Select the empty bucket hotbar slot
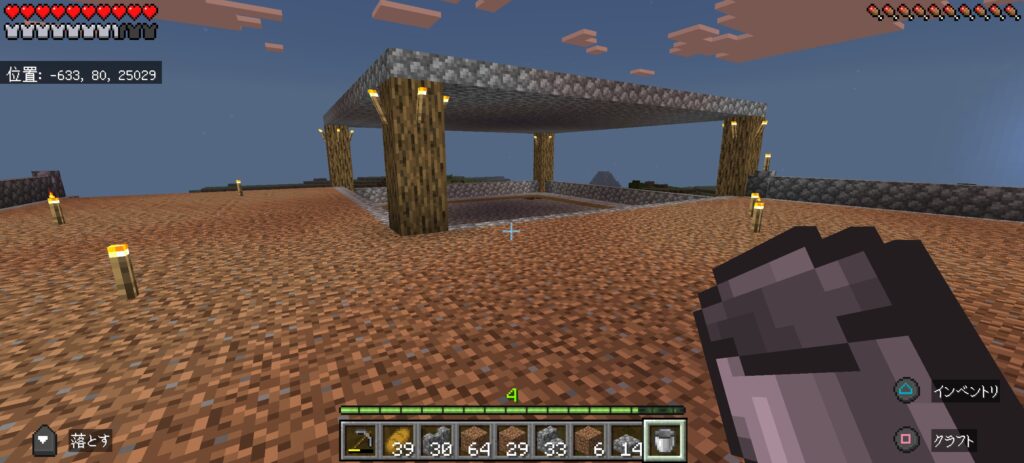1024x463 pixels. tap(665, 439)
